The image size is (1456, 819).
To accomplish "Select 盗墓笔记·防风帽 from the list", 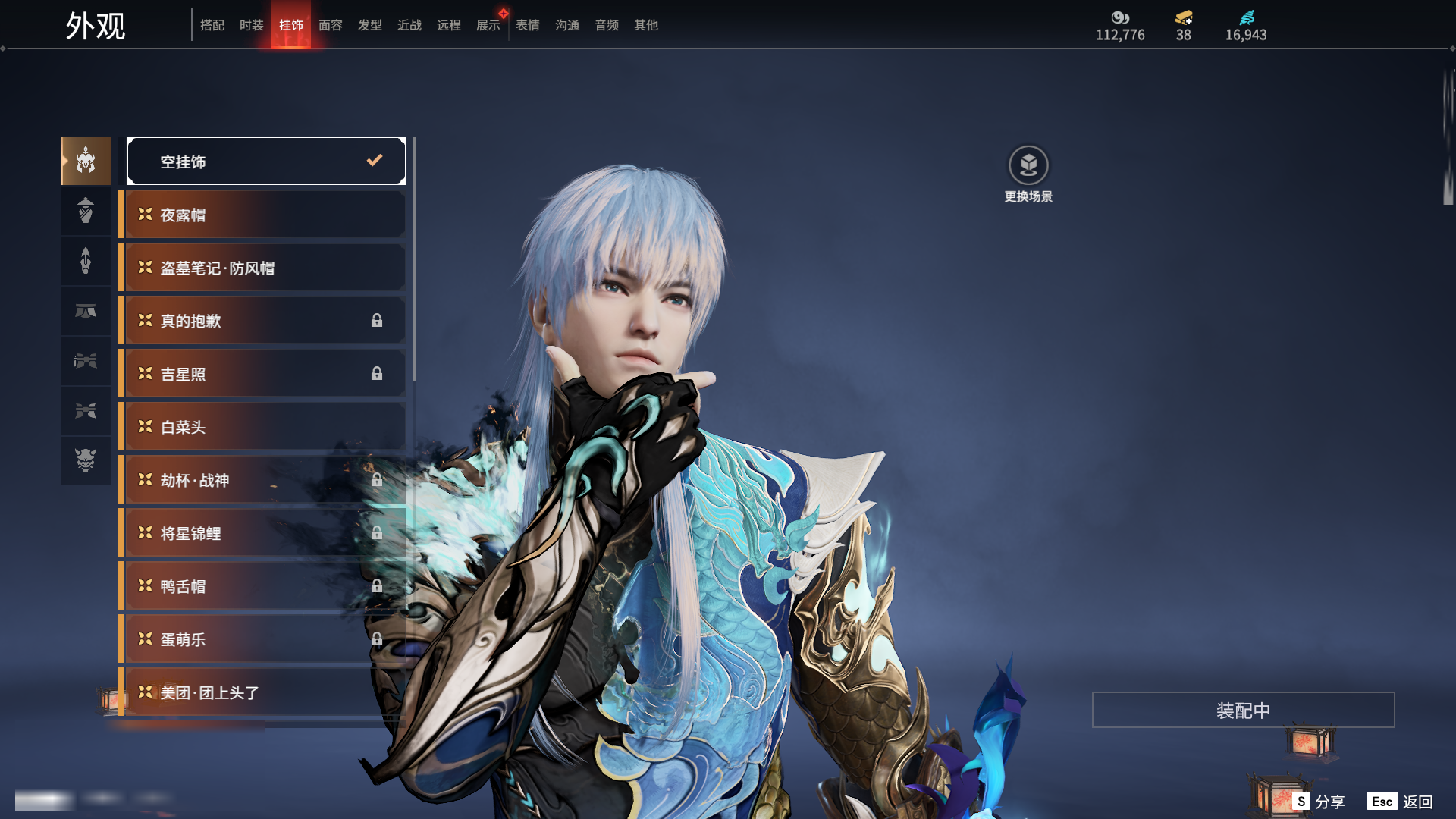I will coord(262,268).
